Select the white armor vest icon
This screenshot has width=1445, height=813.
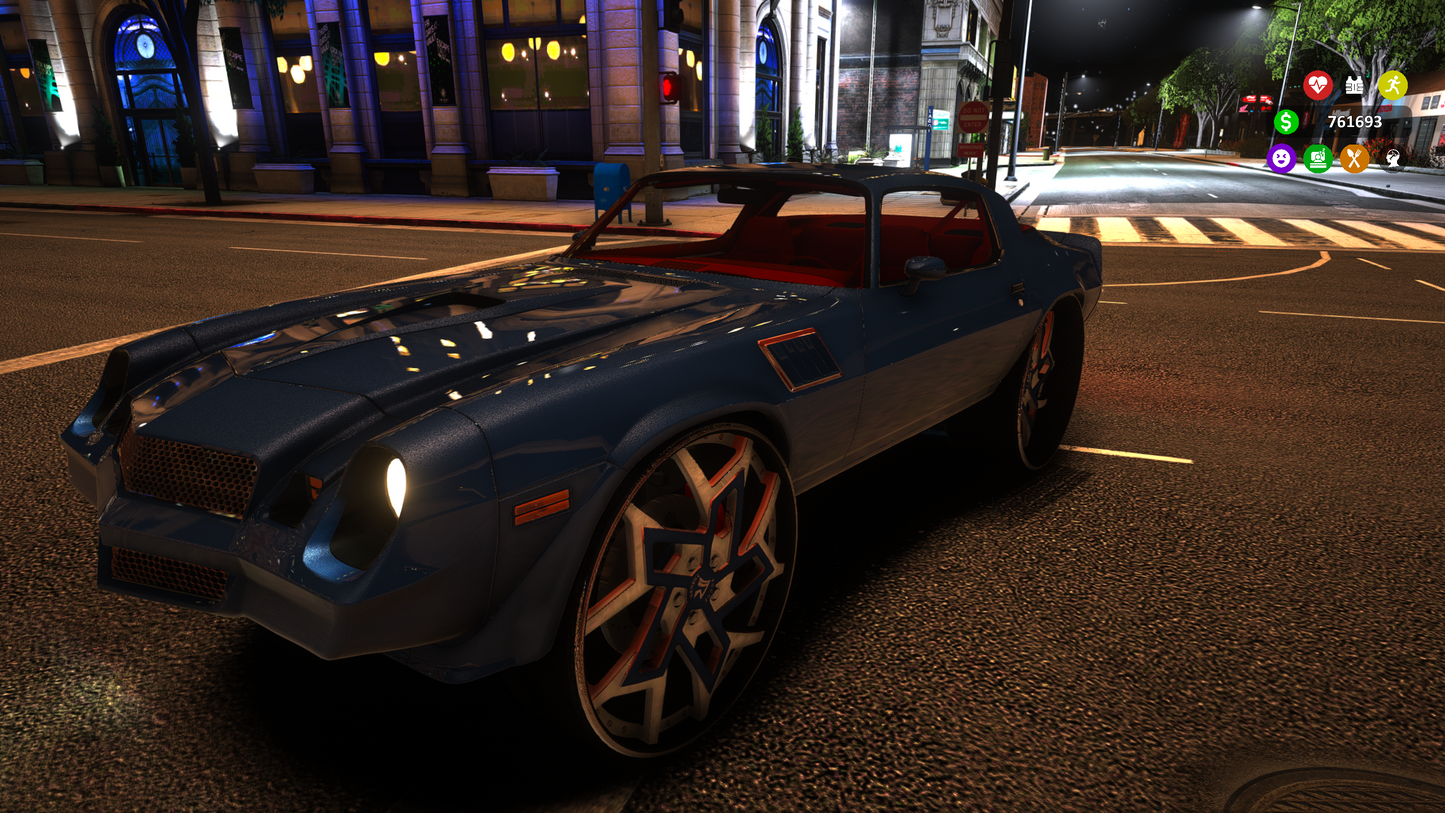click(x=1354, y=85)
